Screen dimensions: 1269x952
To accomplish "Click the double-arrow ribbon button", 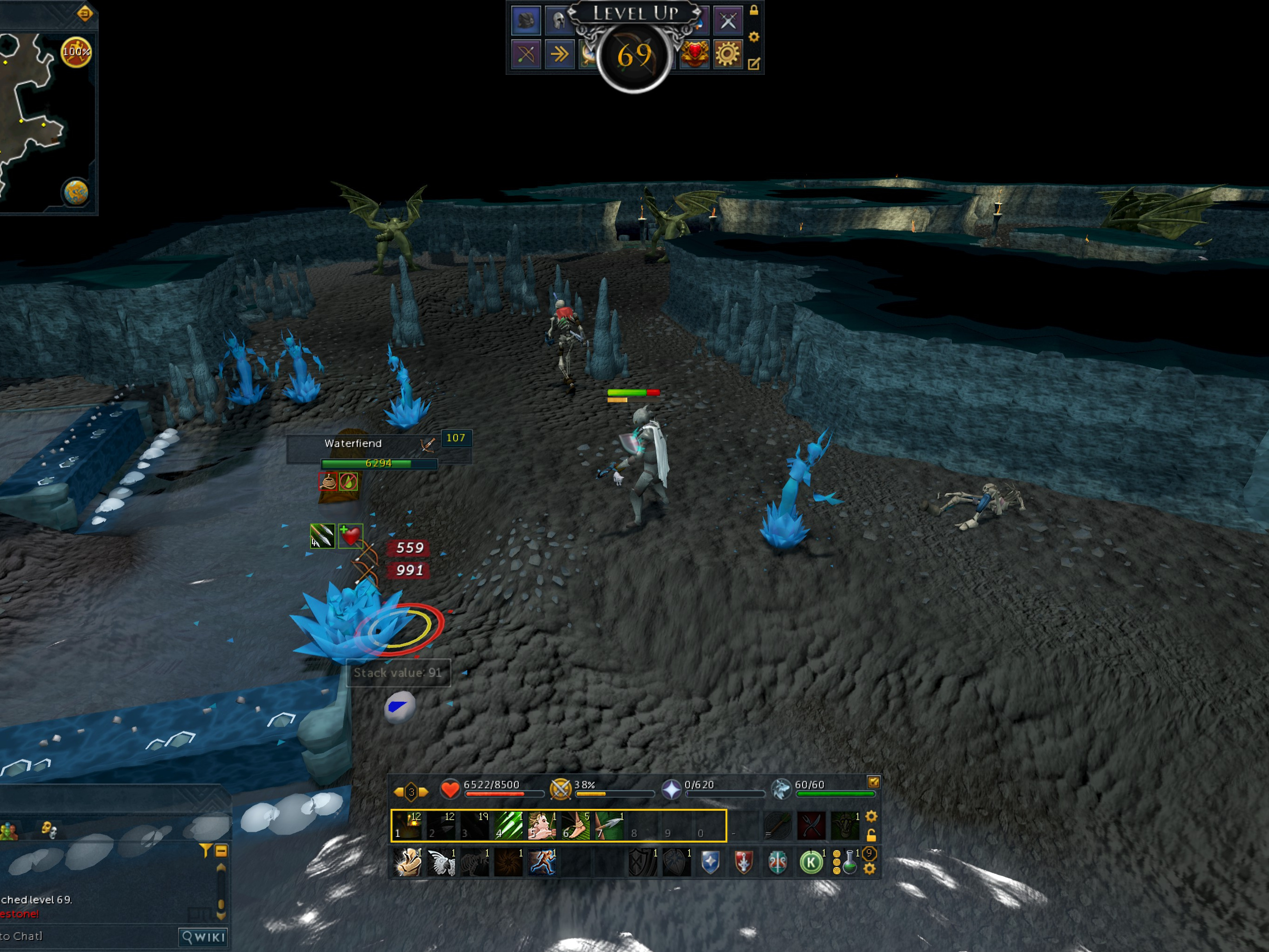I will click(559, 55).
